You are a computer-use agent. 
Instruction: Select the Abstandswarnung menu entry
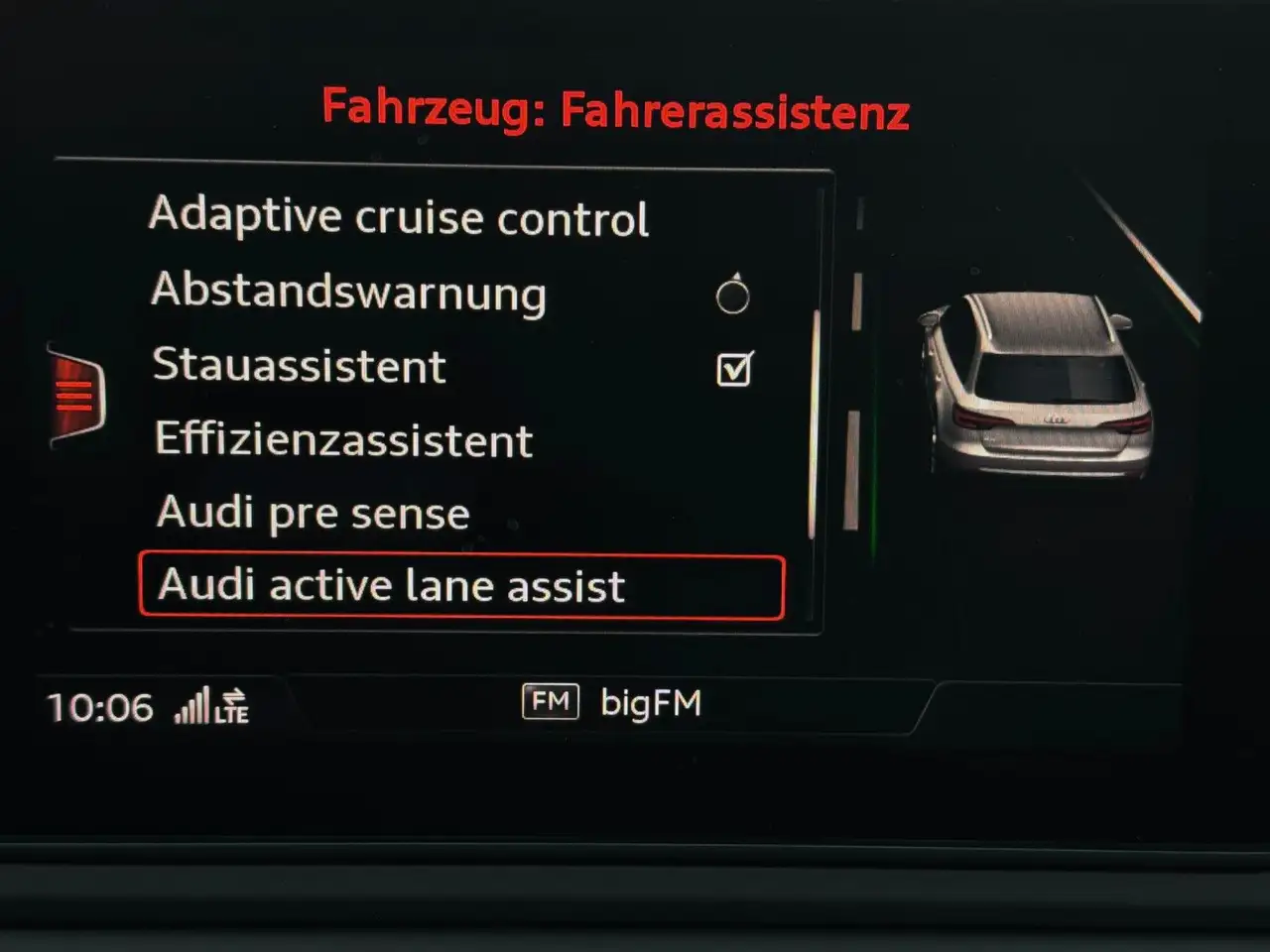(x=348, y=292)
